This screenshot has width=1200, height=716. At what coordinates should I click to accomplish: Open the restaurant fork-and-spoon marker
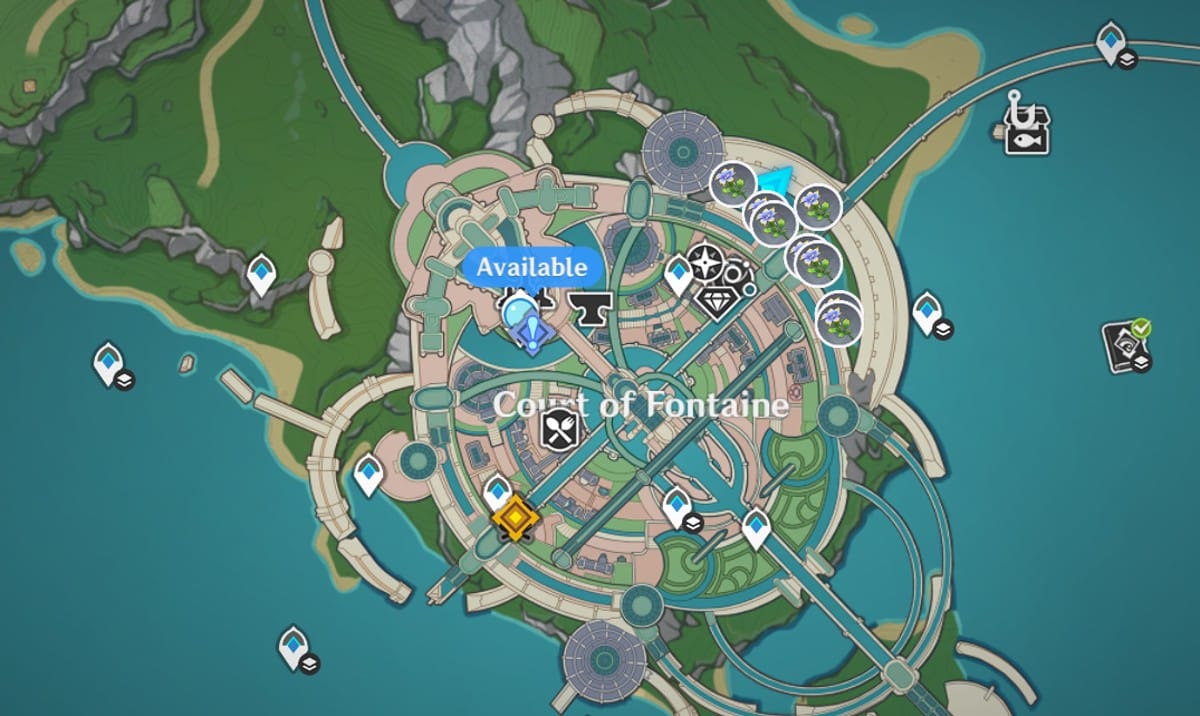coord(560,431)
